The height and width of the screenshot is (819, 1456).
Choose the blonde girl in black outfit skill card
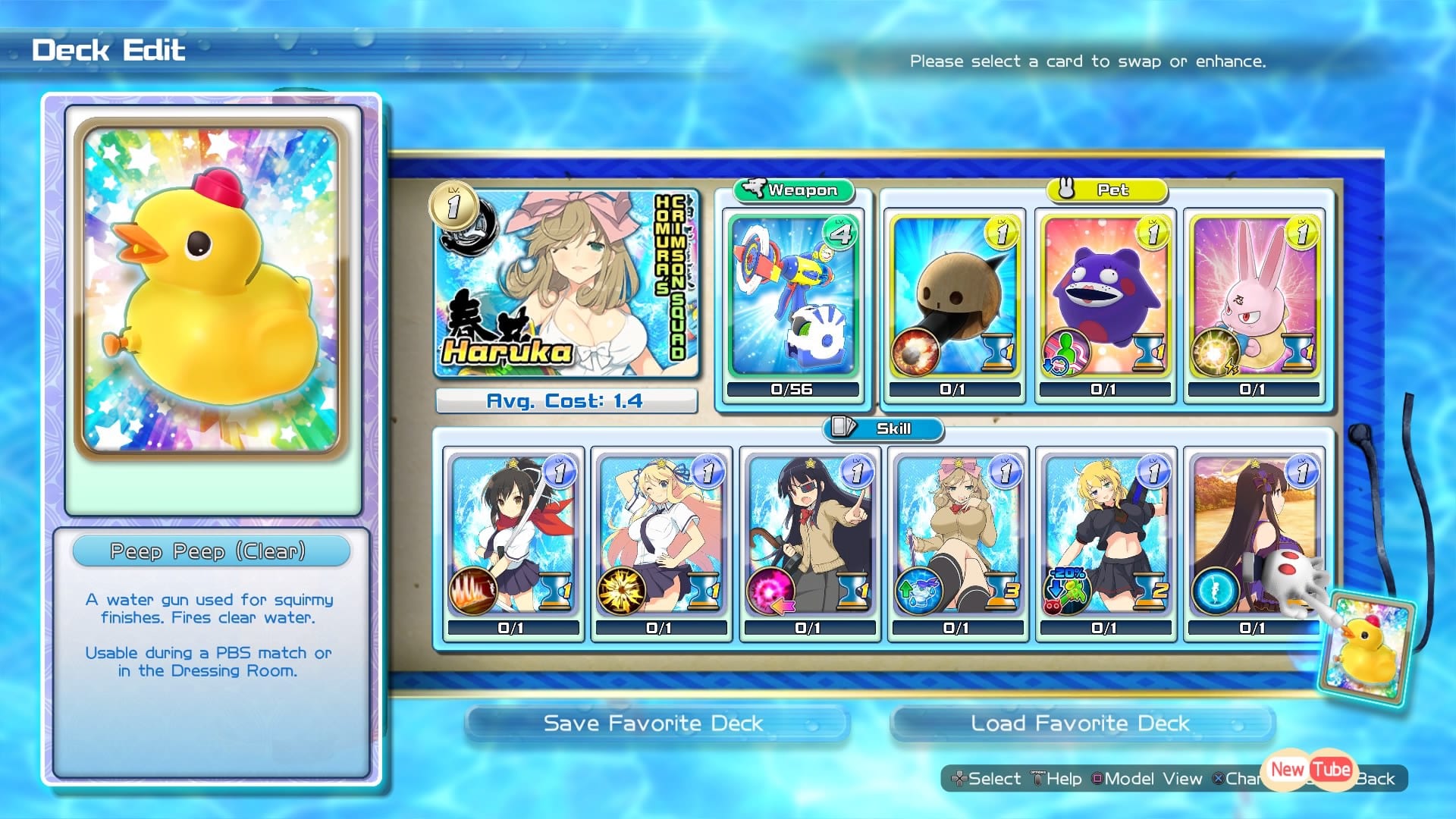tap(1106, 535)
